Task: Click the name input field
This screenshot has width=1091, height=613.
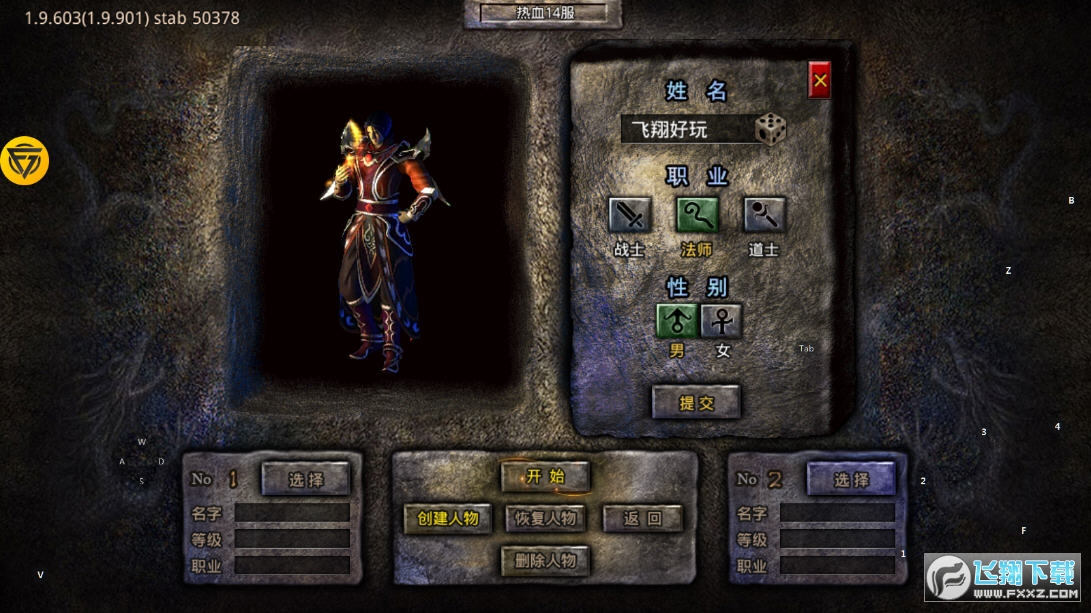Action: coord(685,129)
